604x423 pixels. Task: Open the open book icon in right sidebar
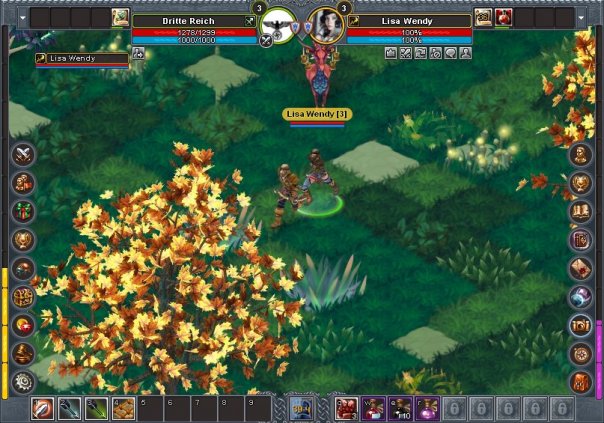point(581,211)
